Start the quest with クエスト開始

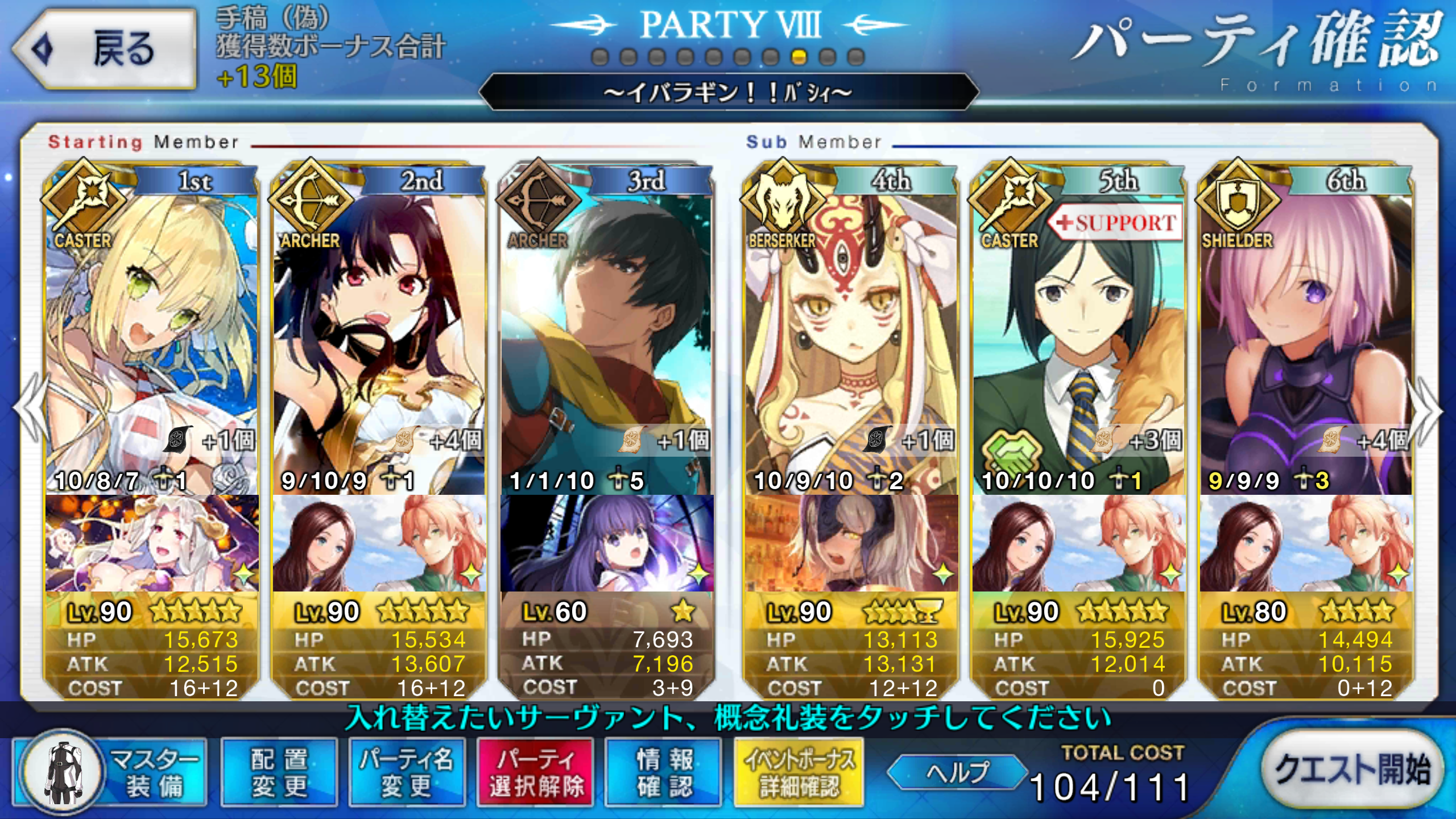1351,769
